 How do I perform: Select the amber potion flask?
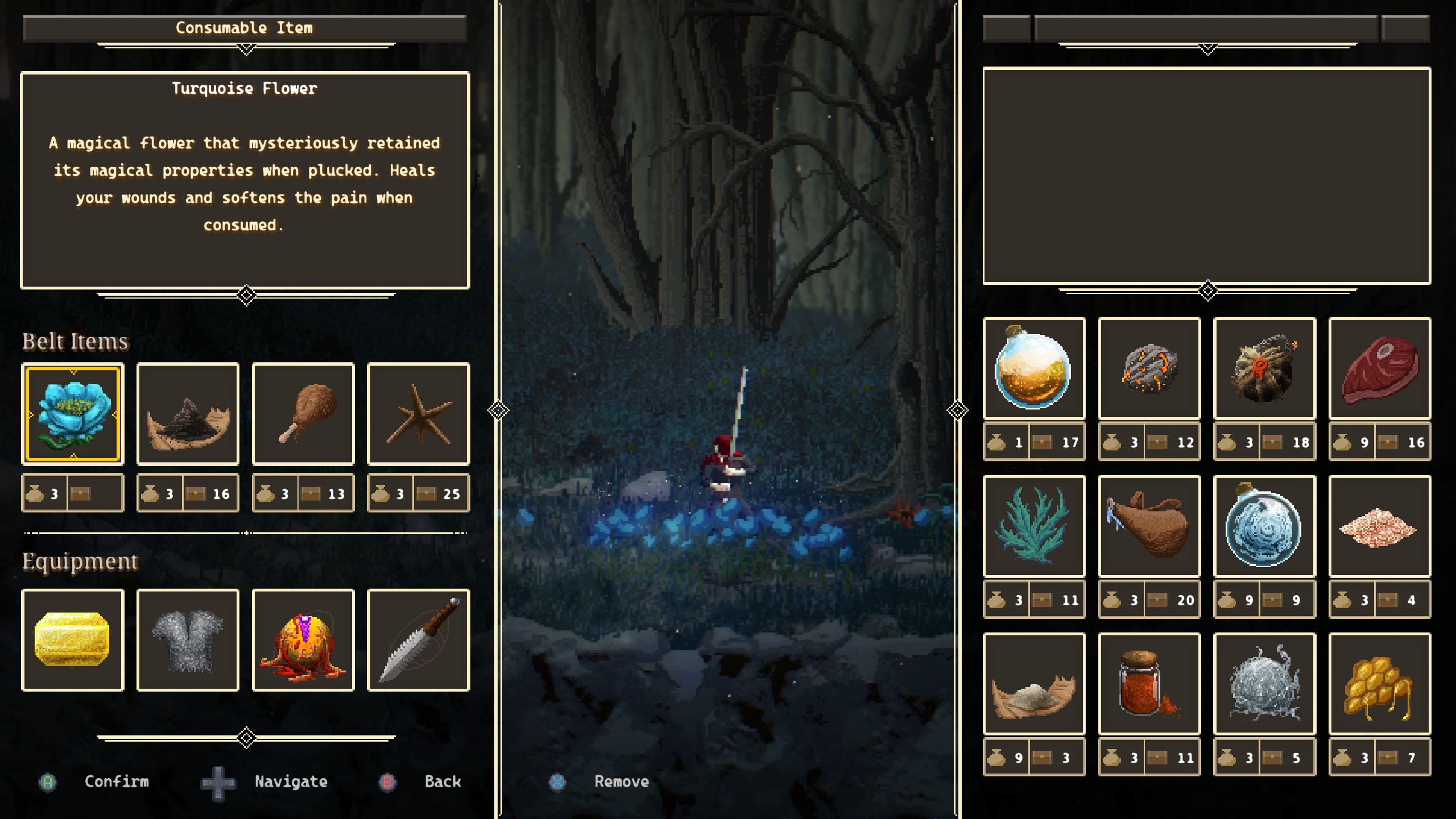tap(1034, 369)
